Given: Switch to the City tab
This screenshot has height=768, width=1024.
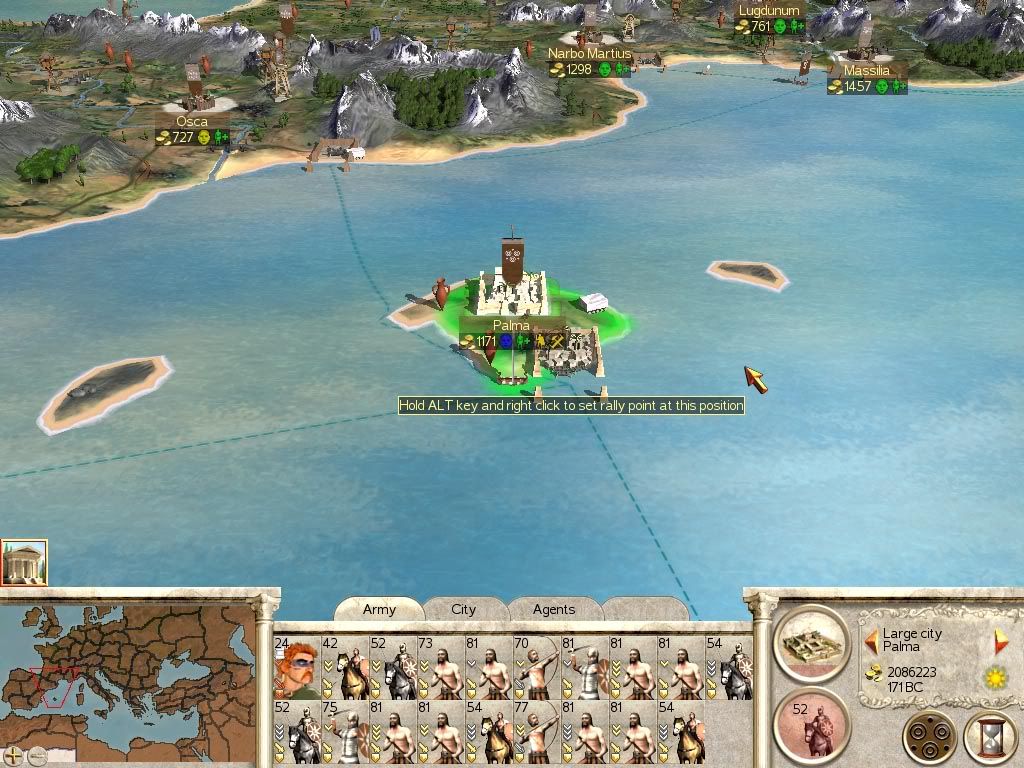Looking at the screenshot, I should coord(463,609).
